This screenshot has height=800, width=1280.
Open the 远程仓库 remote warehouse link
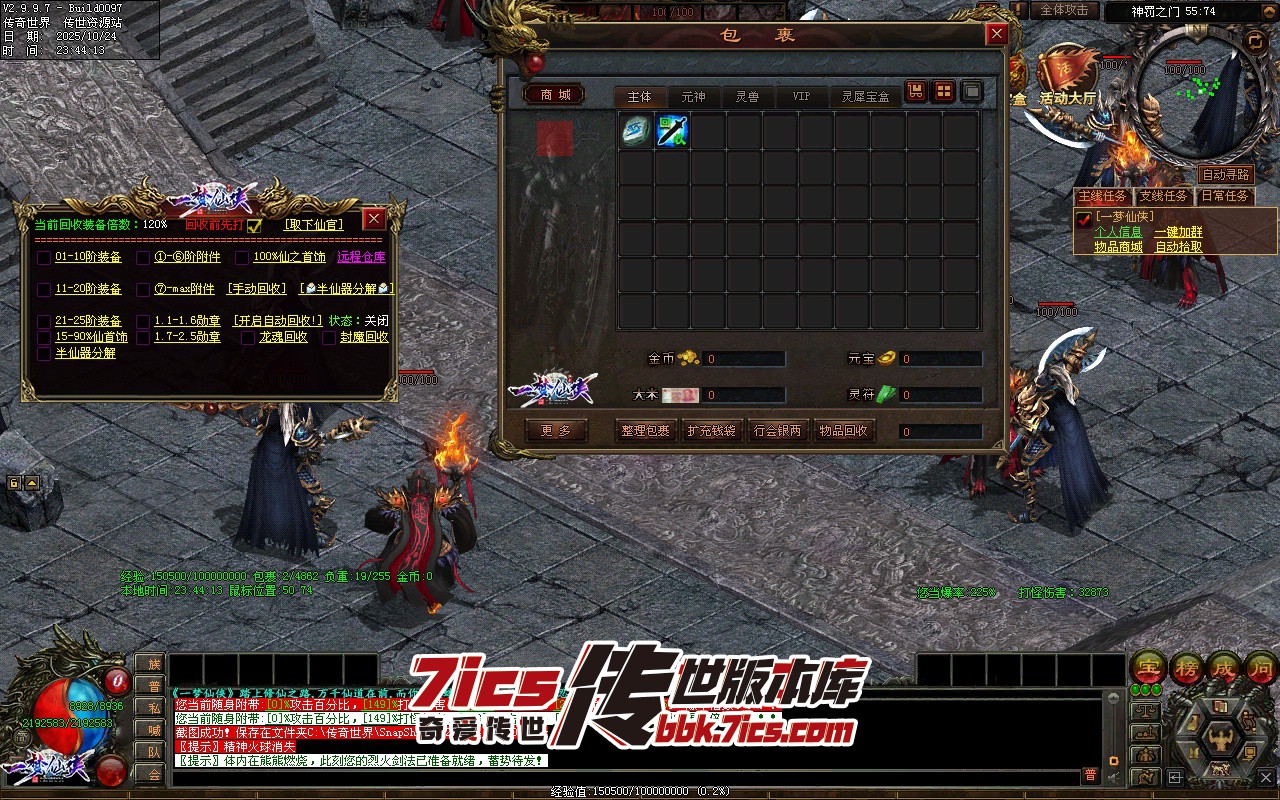[x=361, y=257]
